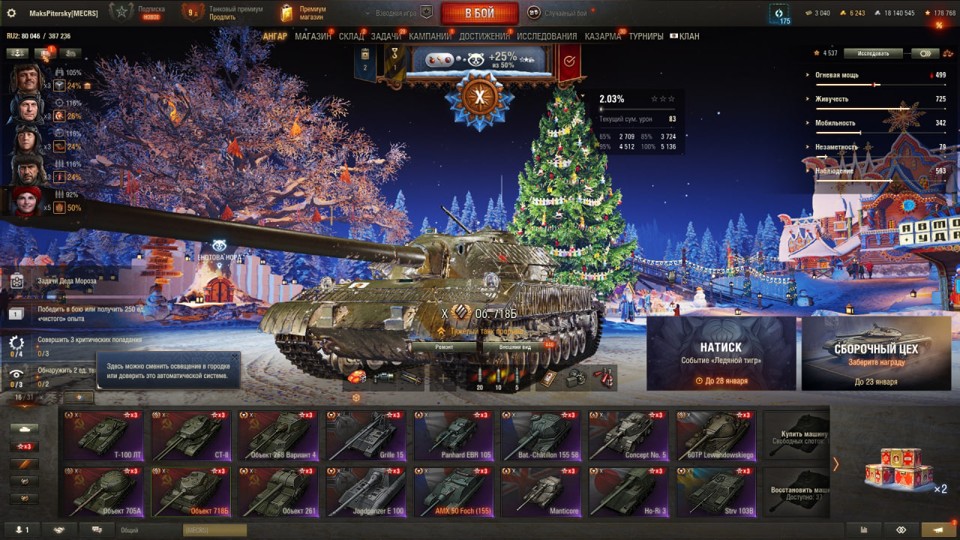960x540 pixels.
Task: Switch to the МАГАЗИН tab
Action: point(313,37)
